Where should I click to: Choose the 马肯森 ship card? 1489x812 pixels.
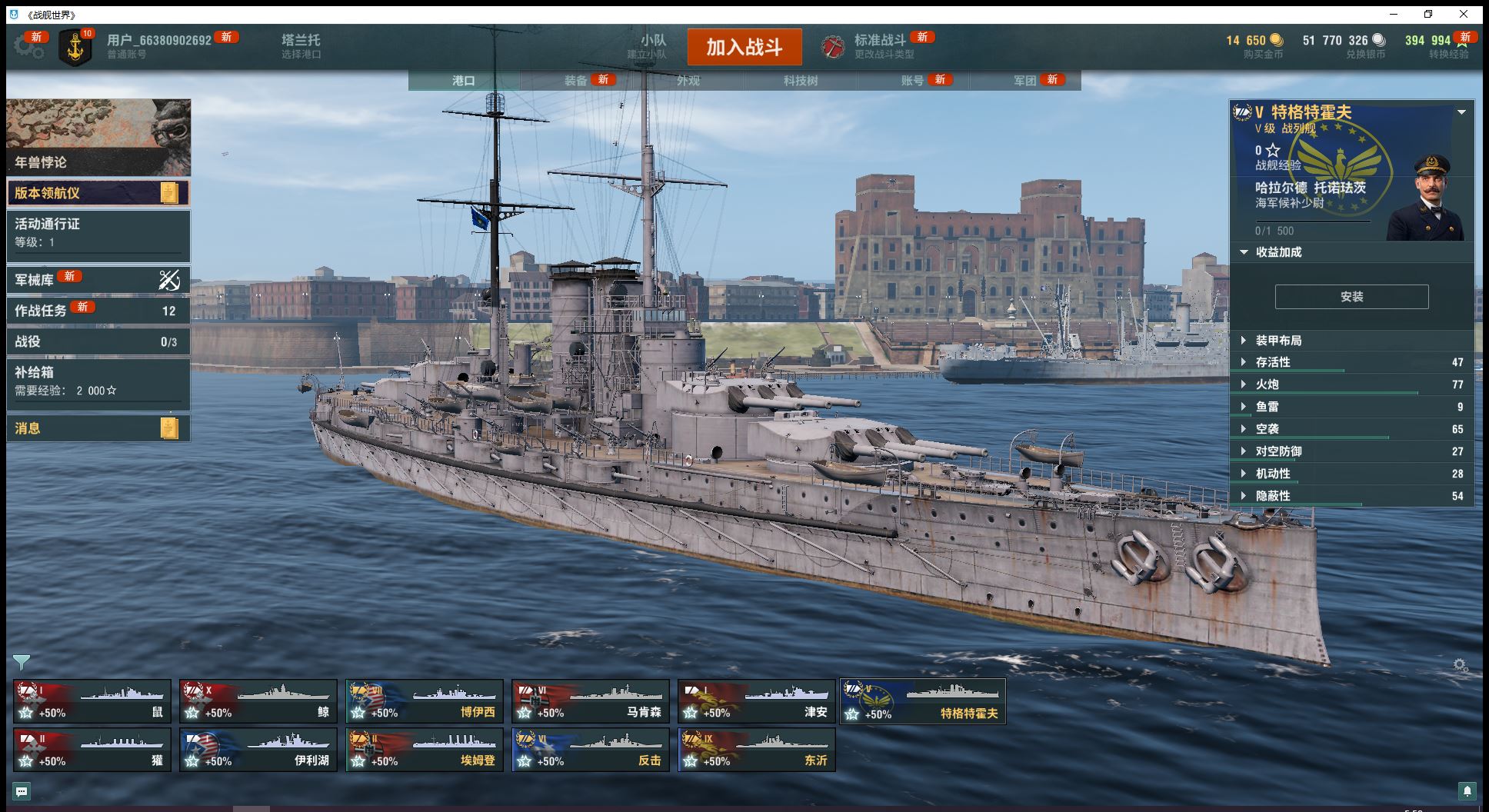591,701
